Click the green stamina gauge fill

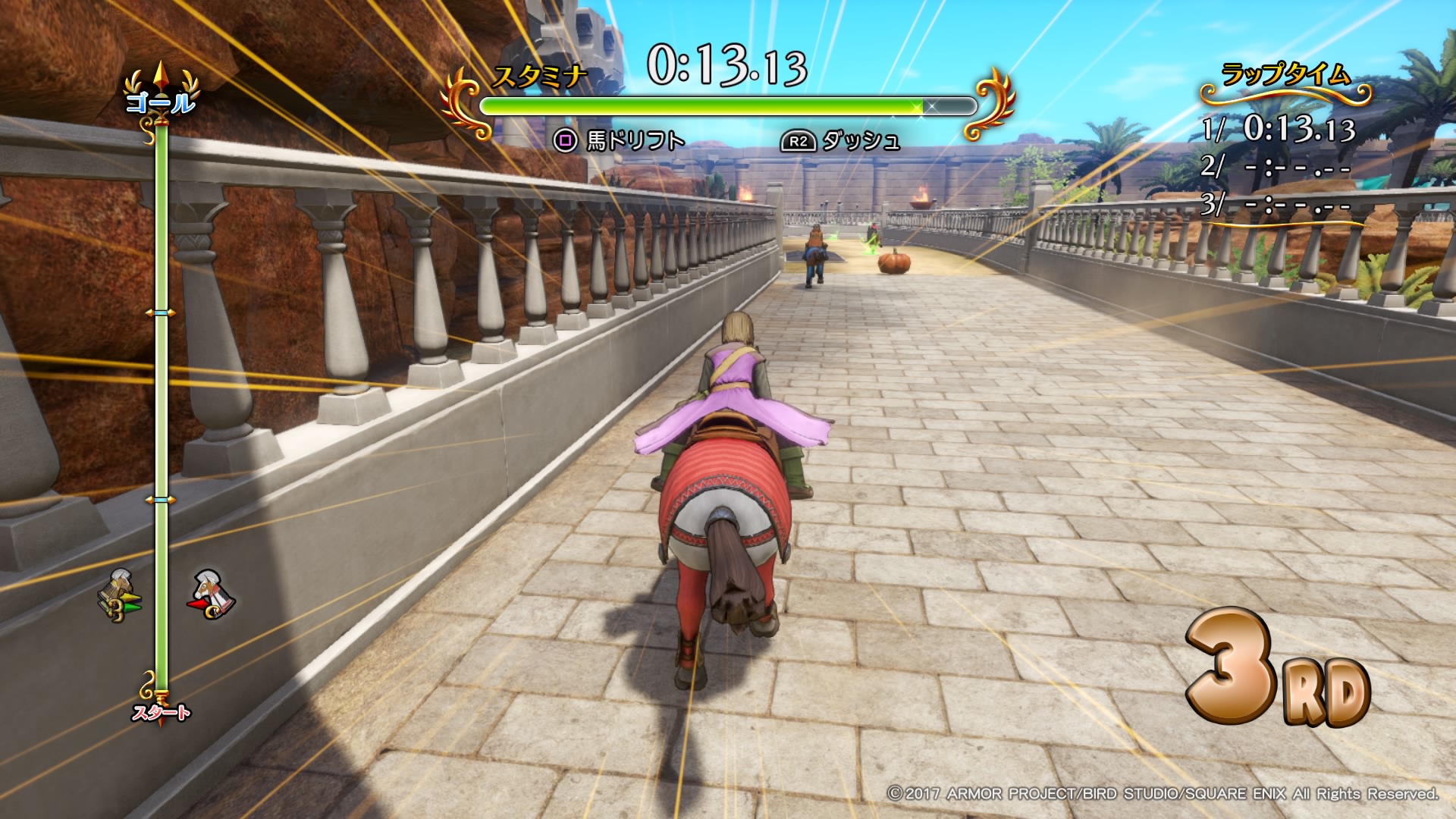click(x=698, y=106)
